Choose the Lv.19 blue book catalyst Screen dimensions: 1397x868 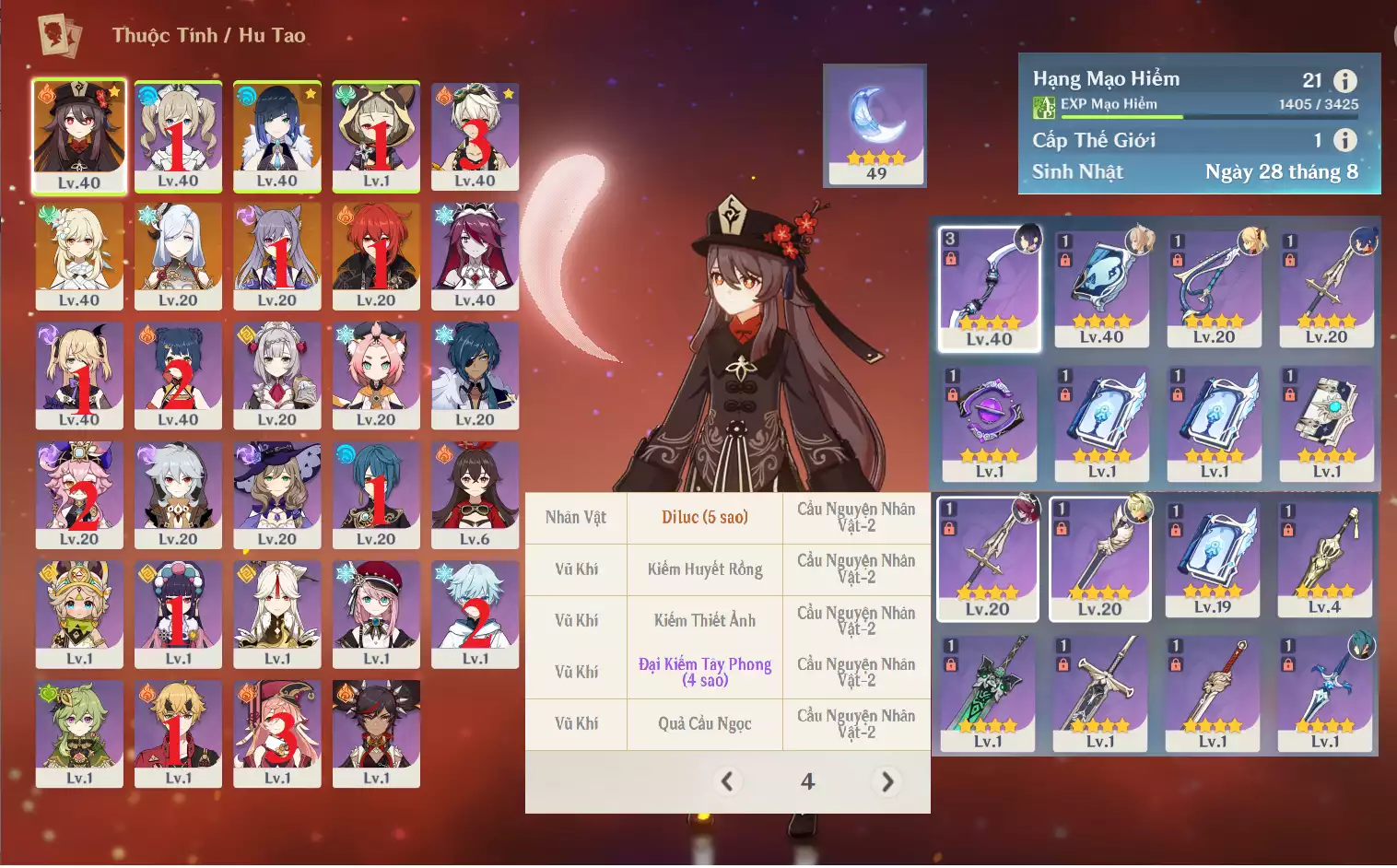[1213, 557]
